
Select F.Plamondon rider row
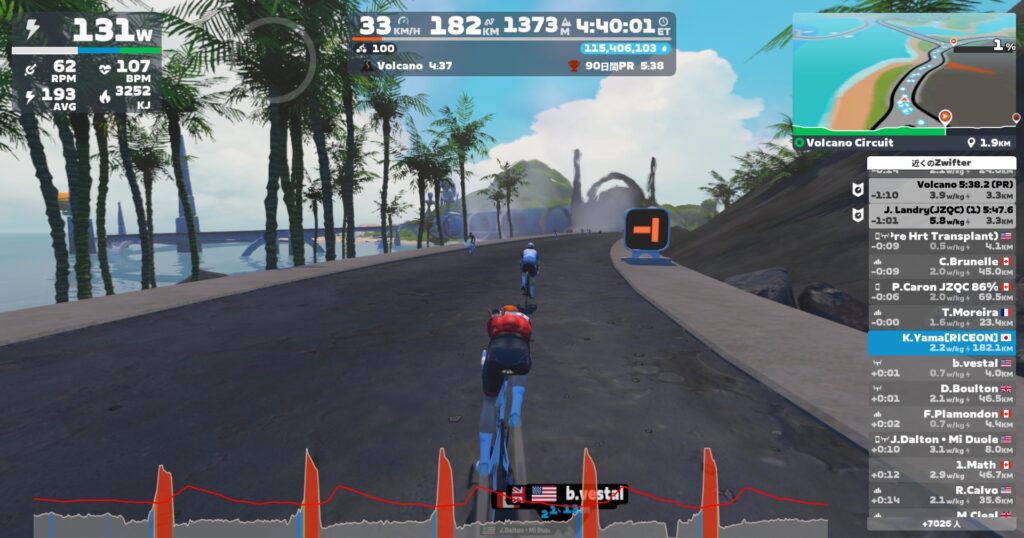click(x=941, y=419)
